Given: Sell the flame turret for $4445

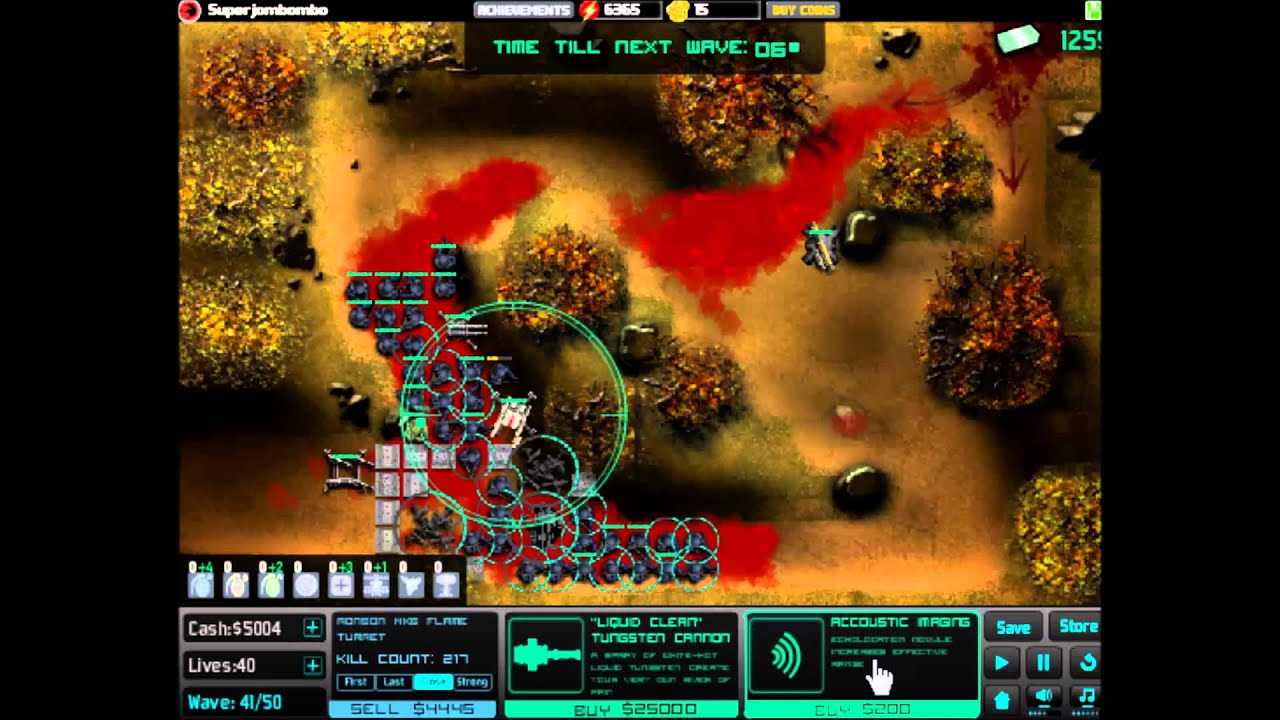Looking at the screenshot, I should pyautogui.click(x=413, y=708).
